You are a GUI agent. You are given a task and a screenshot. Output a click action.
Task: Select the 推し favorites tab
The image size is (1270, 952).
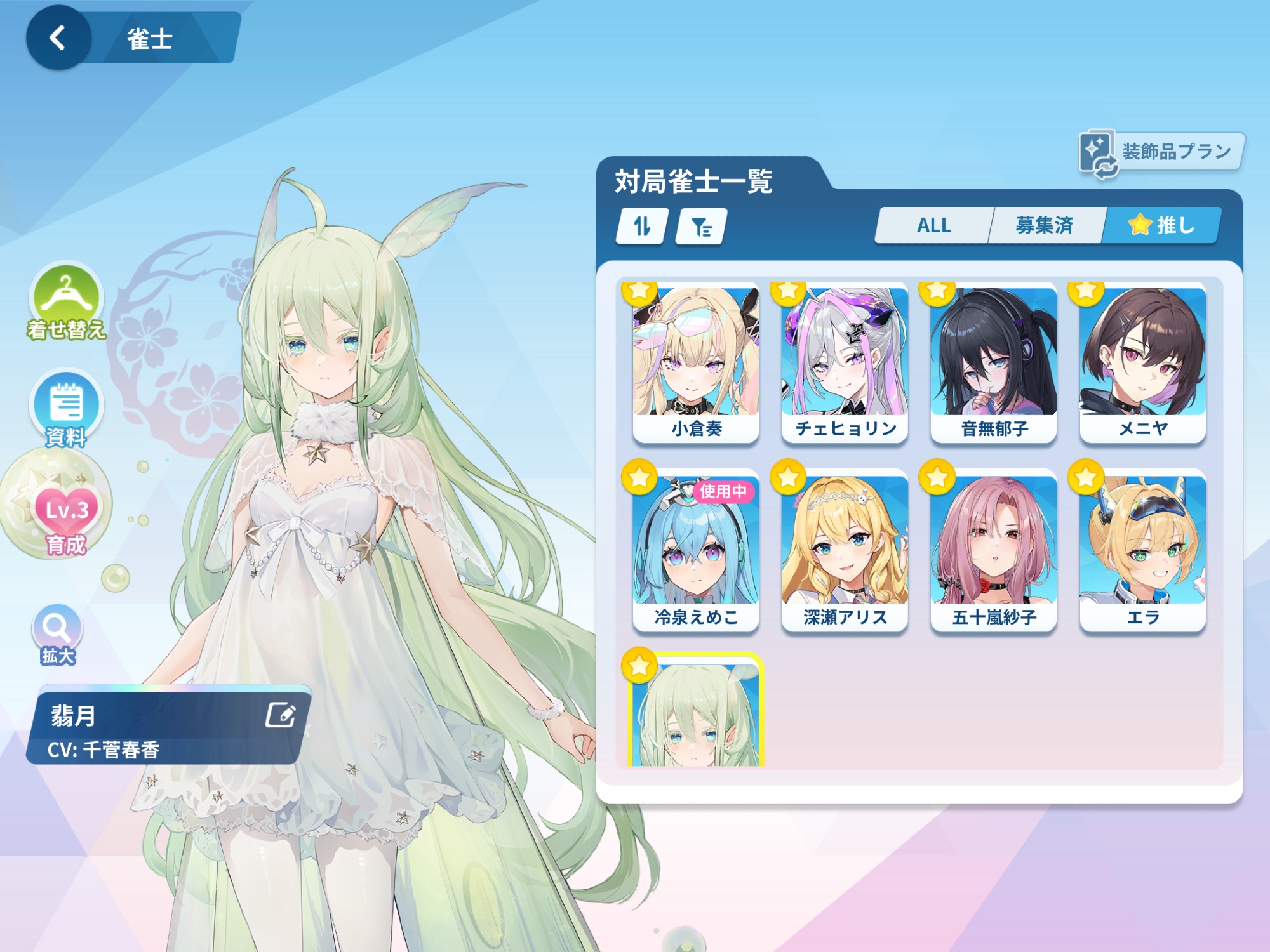(1161, 225)
